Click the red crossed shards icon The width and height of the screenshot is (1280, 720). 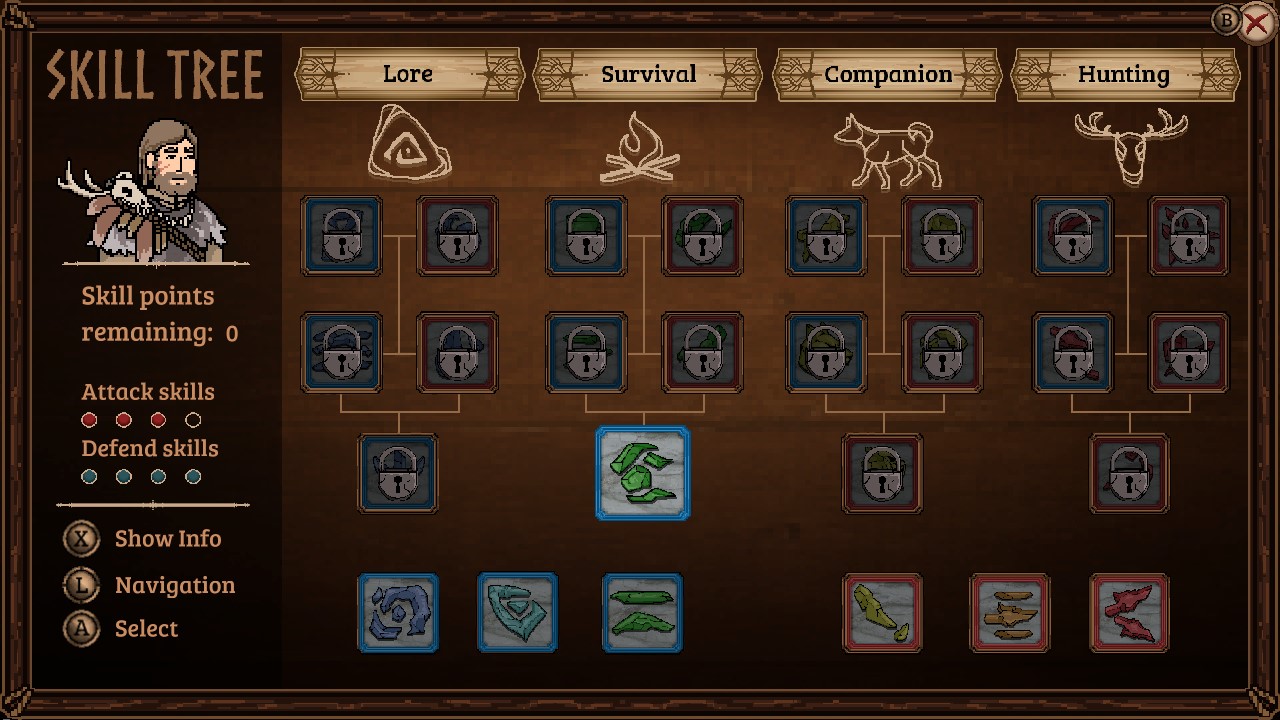coord(1129,614)
